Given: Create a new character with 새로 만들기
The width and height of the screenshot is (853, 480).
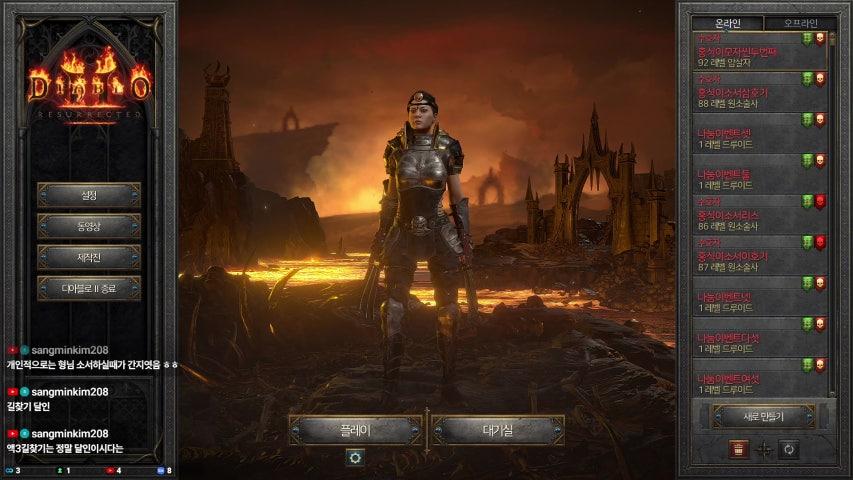Looking at the screenshot, I should tap(762, 416).
